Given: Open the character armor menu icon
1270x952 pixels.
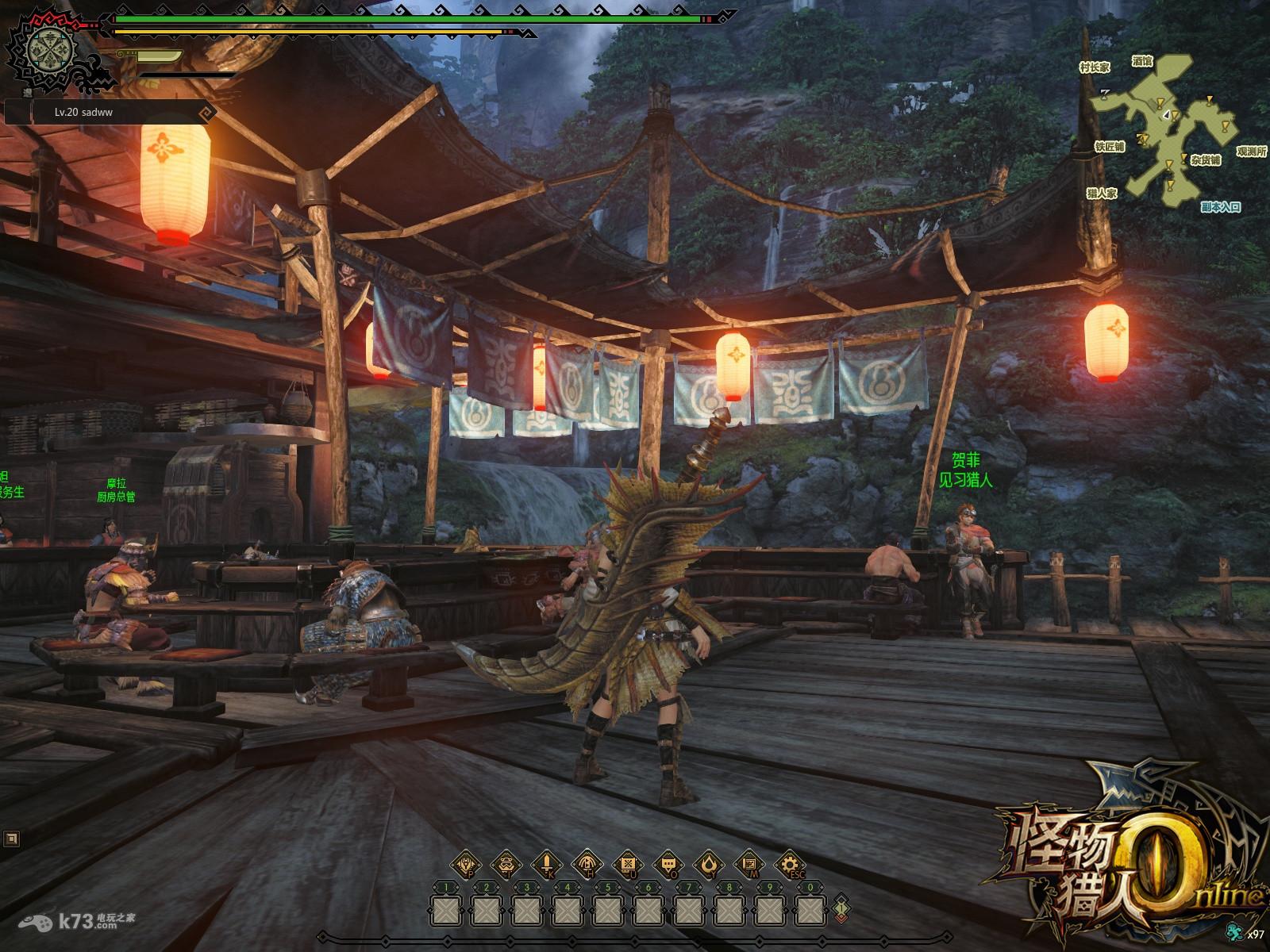Looking at the screenshot, I should (465, 865).
